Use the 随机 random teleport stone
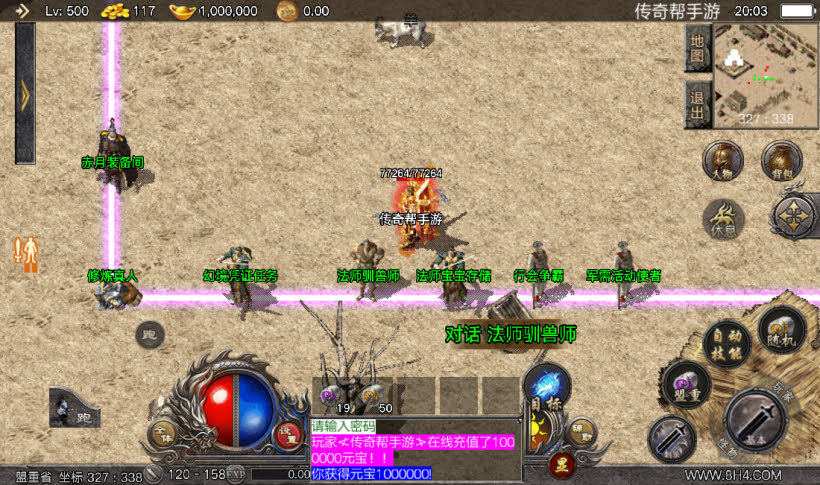 click(x=781, y=330)
